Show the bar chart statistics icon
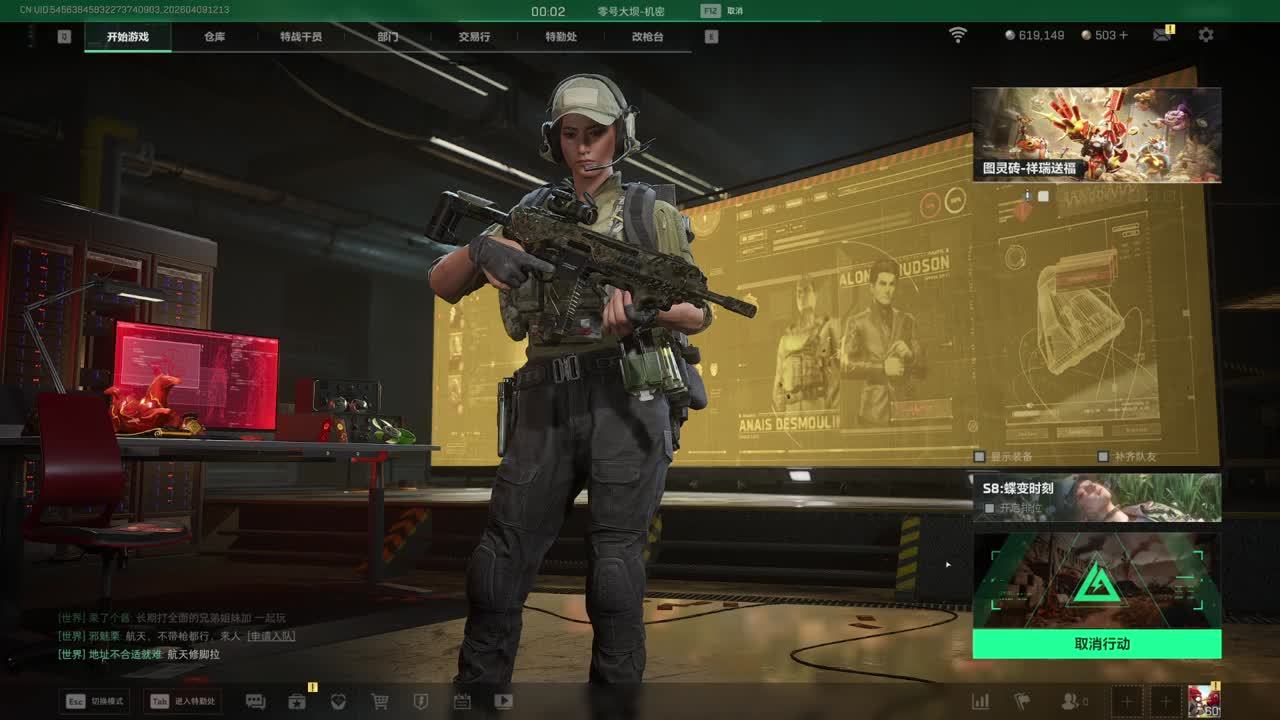The height and width of the screenshot is (720, 1280). click(x=981, y=702)
